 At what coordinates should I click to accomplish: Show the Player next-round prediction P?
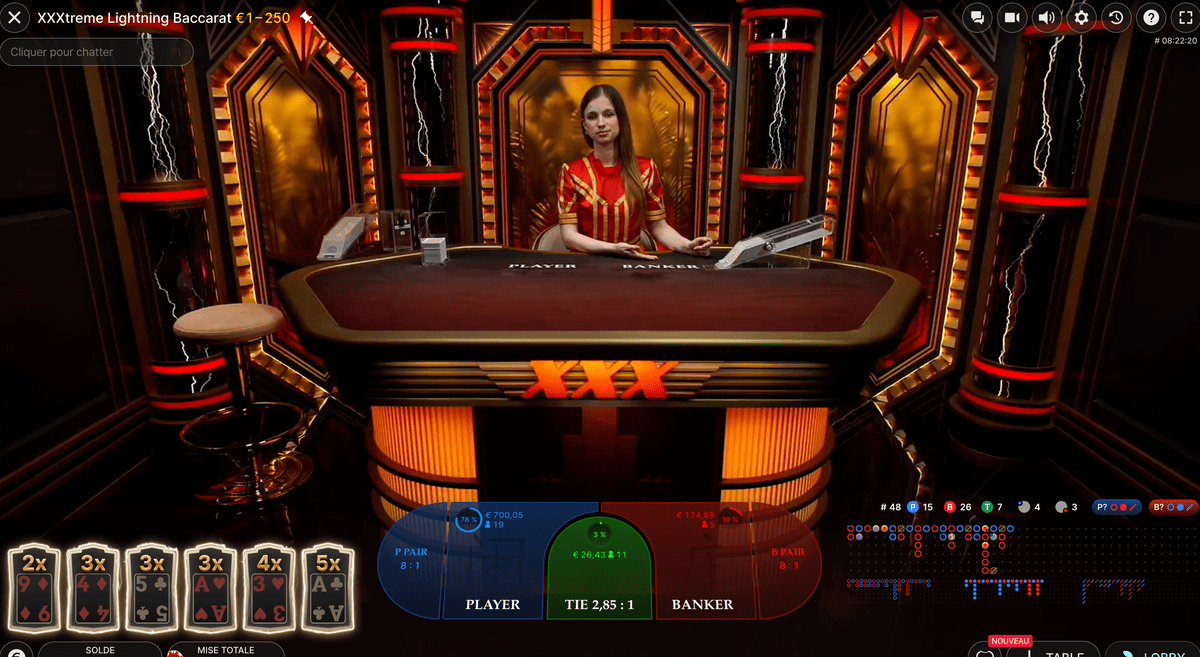(1116, 507)
